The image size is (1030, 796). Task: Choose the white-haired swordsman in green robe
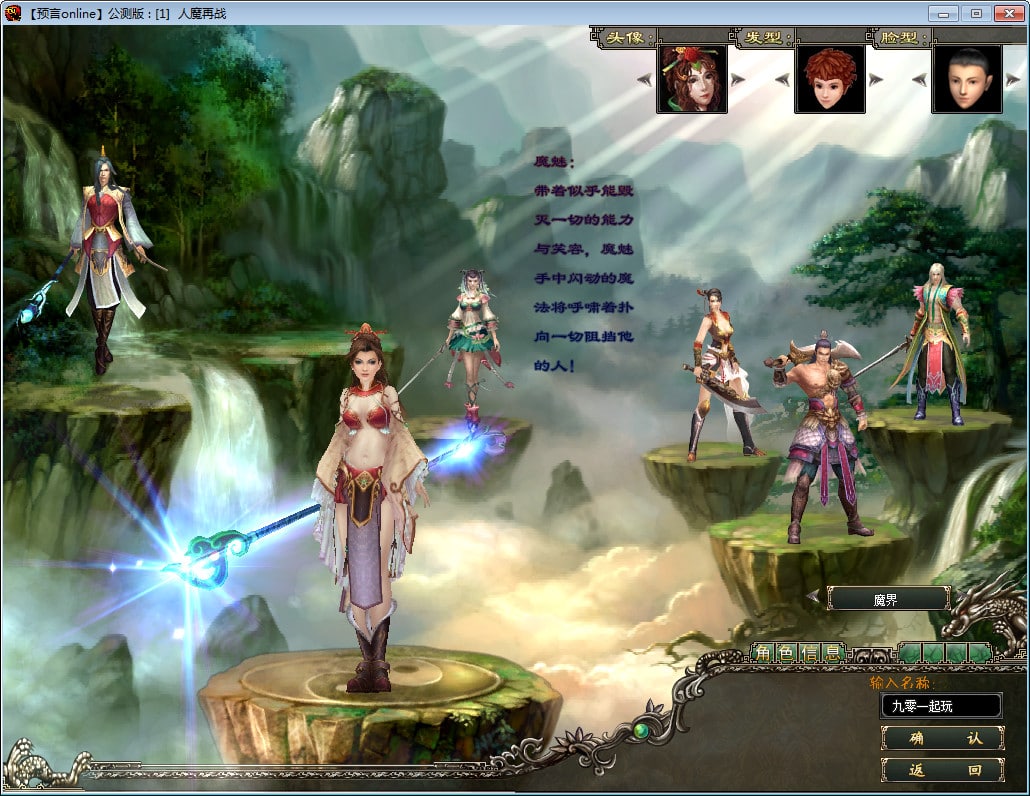(935, 340)
